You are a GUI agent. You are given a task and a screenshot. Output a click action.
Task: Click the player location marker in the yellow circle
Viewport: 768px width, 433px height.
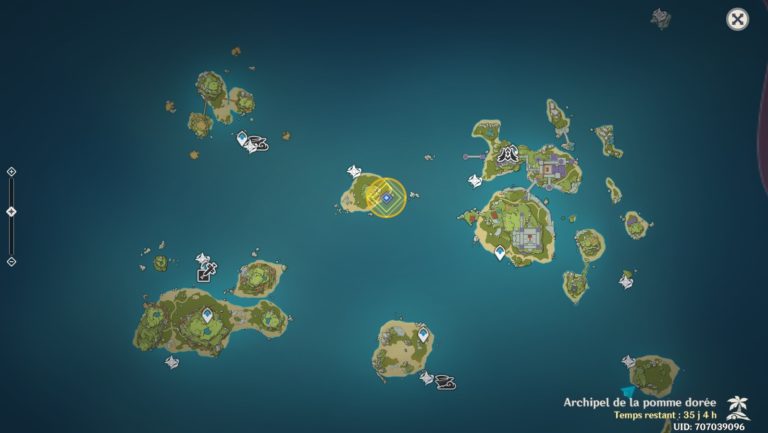click(386, 197)
